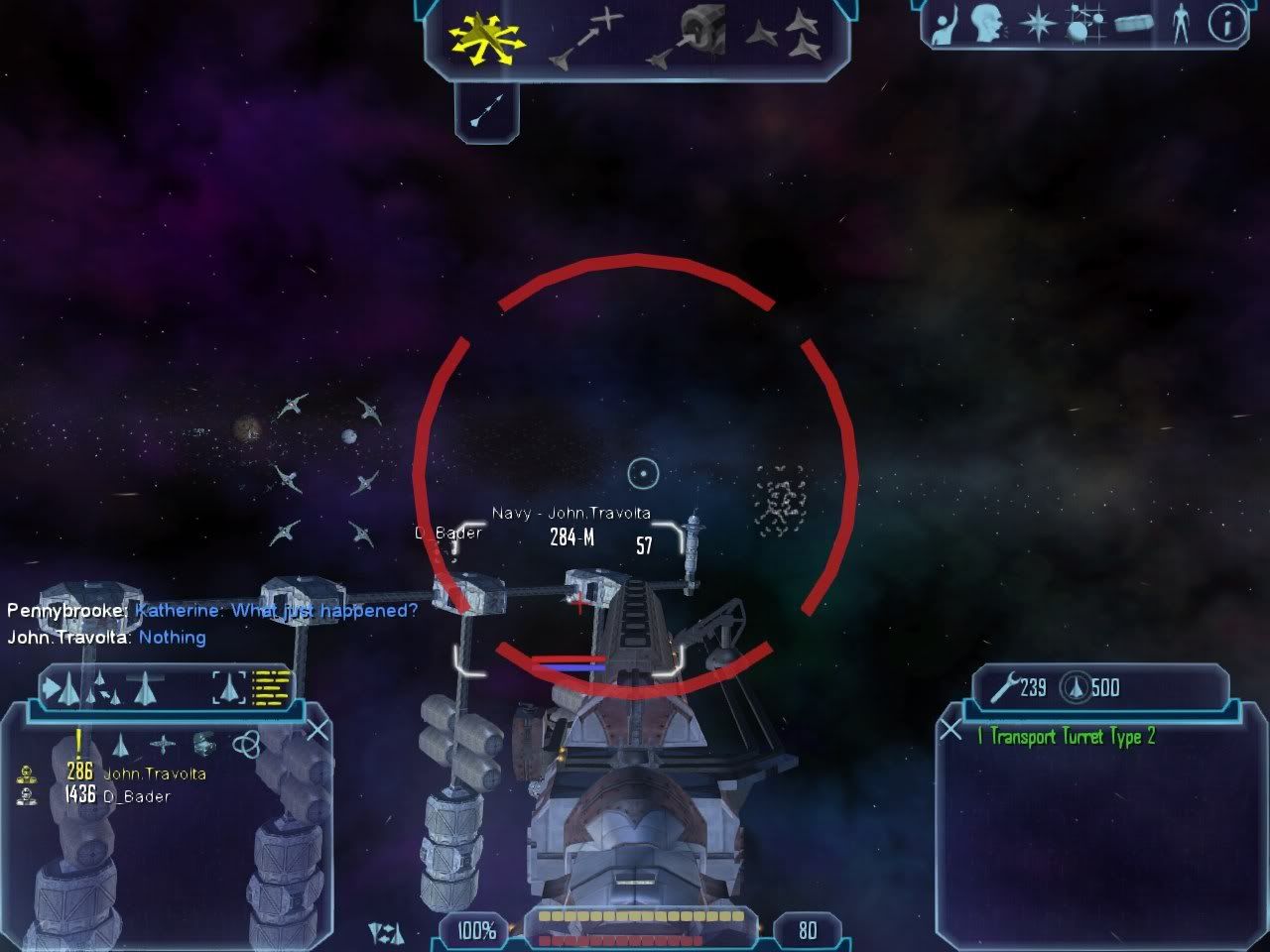Close the contact list panel
The image size is (1270, 952).
pyautogui.click(x=317, y=732)
